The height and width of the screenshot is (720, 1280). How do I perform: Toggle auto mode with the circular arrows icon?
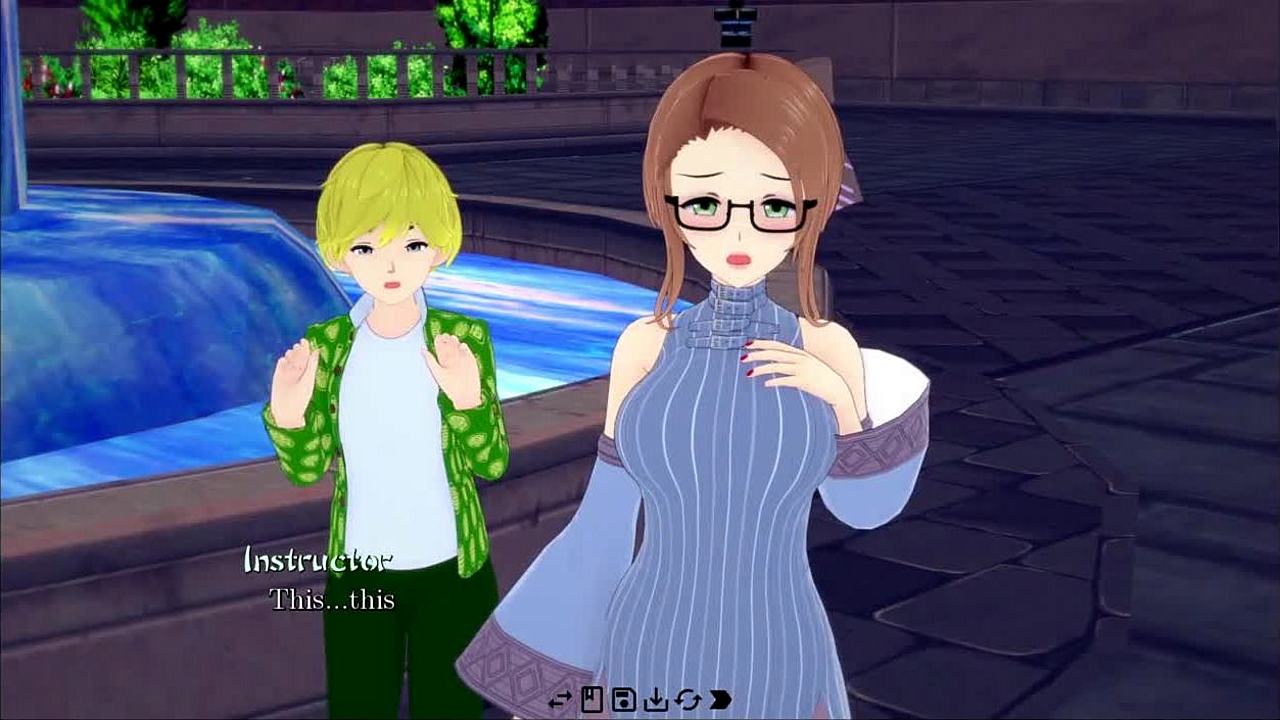[x=688, y=700]
